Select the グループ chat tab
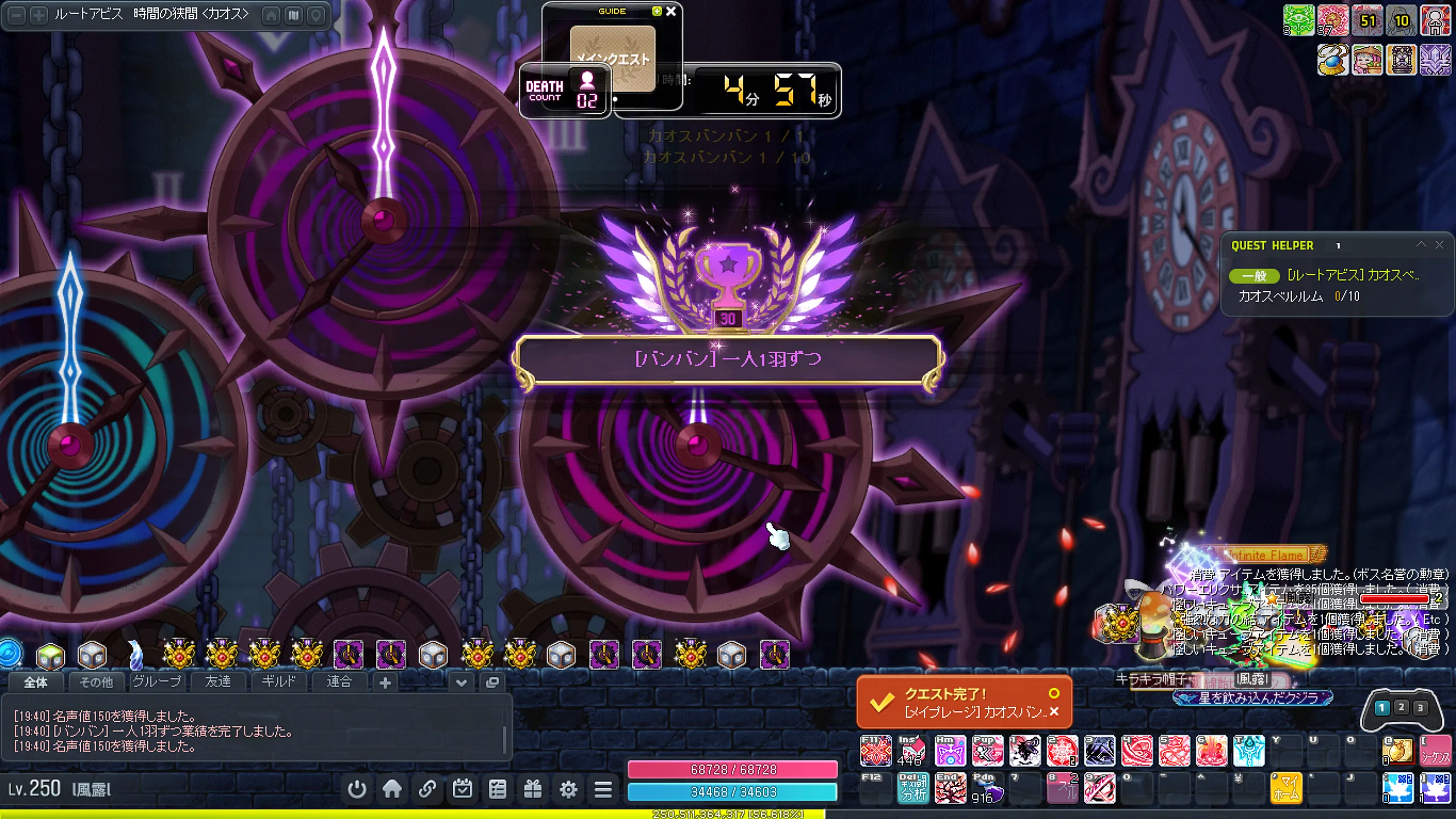Screen dimensions: 1456x819 coord(156,681)
